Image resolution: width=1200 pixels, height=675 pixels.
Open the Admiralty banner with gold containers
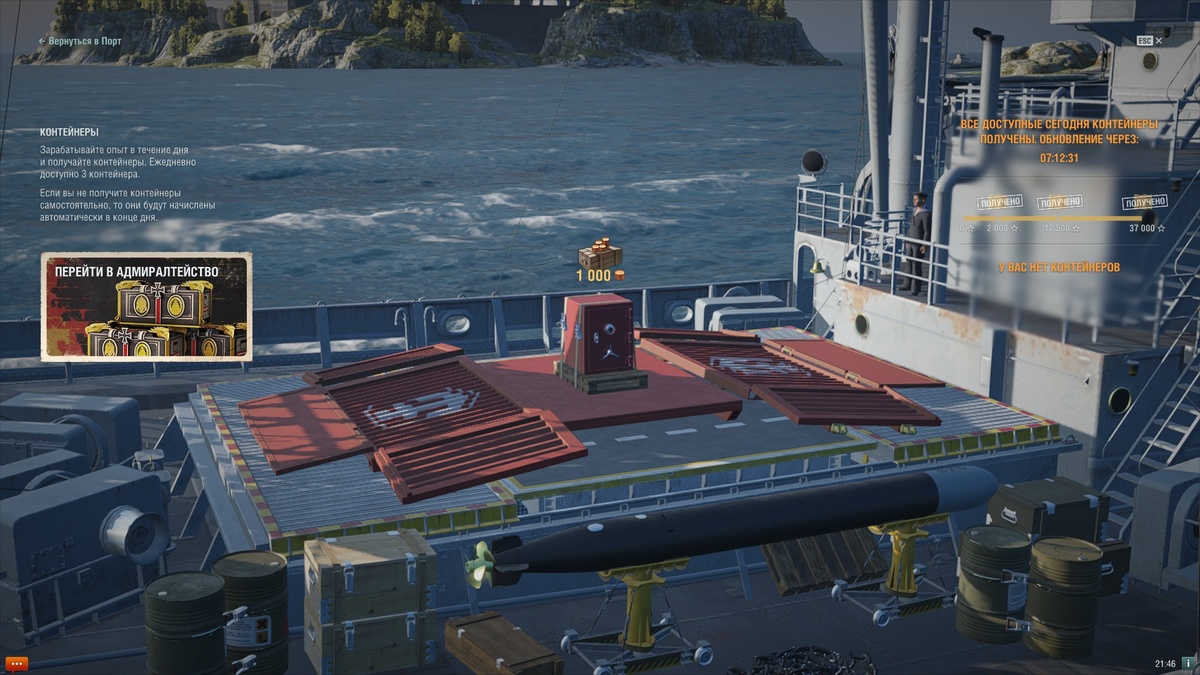(146, 306)
